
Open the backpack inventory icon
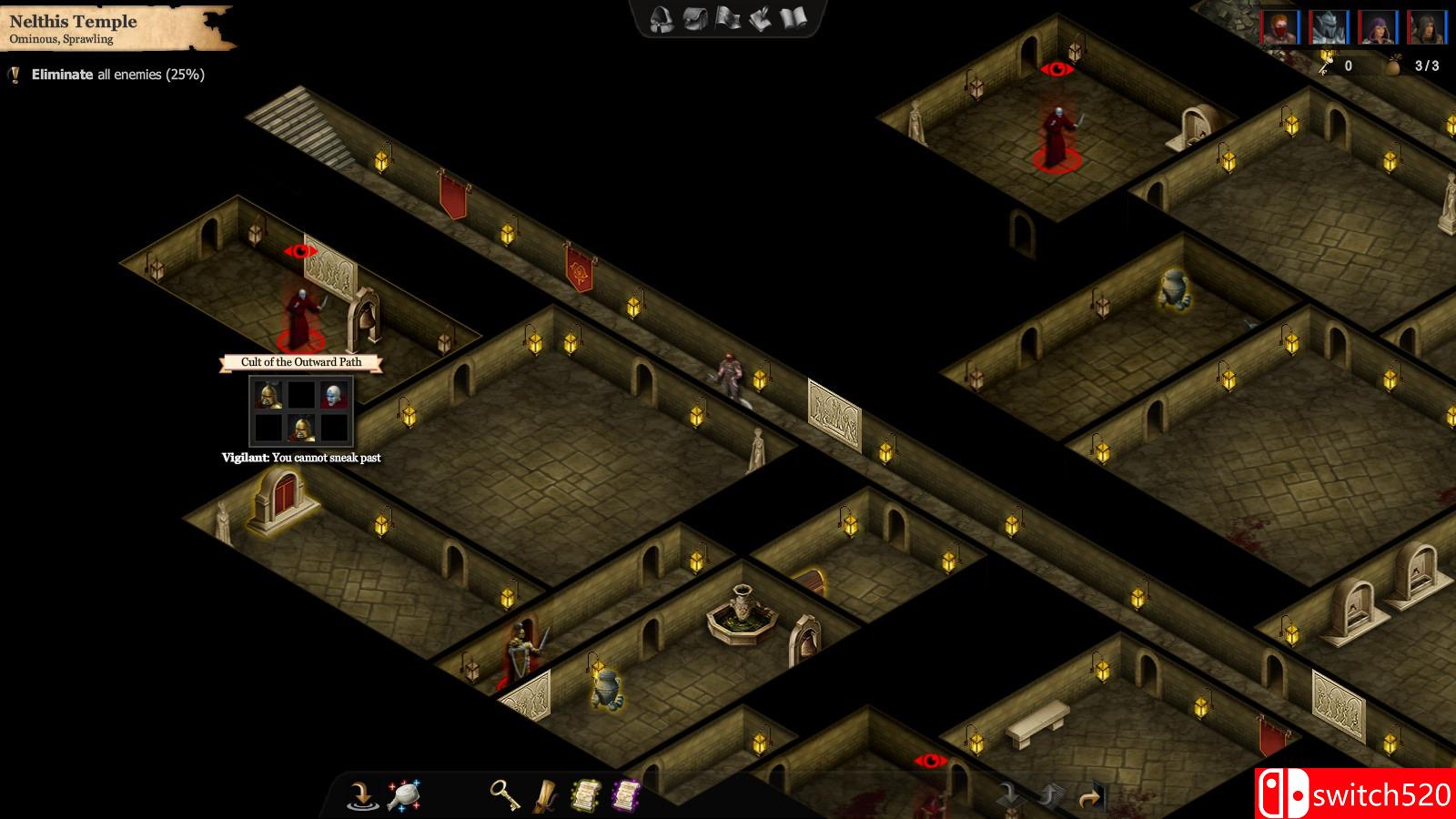694,18
